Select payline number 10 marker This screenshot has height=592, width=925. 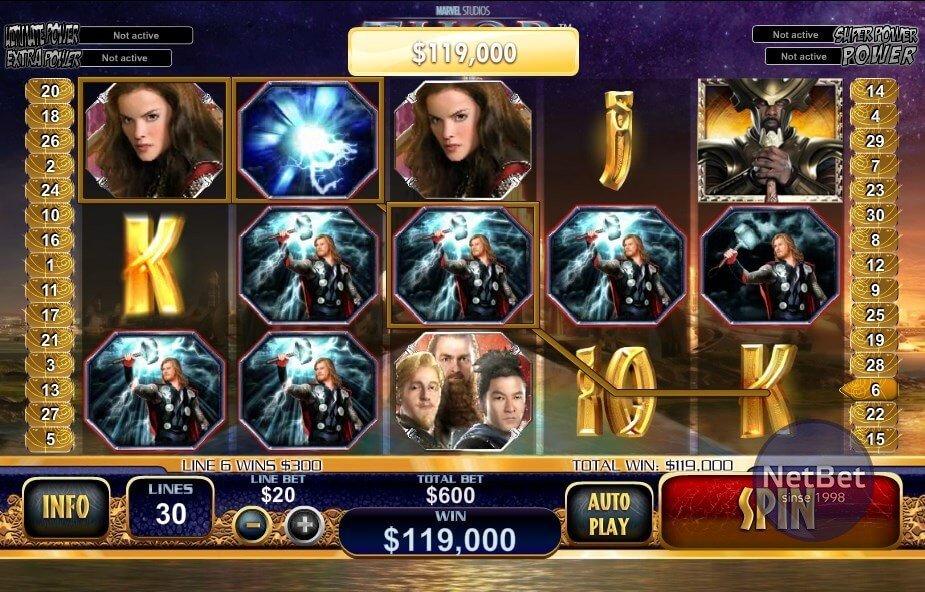[50, 215]
